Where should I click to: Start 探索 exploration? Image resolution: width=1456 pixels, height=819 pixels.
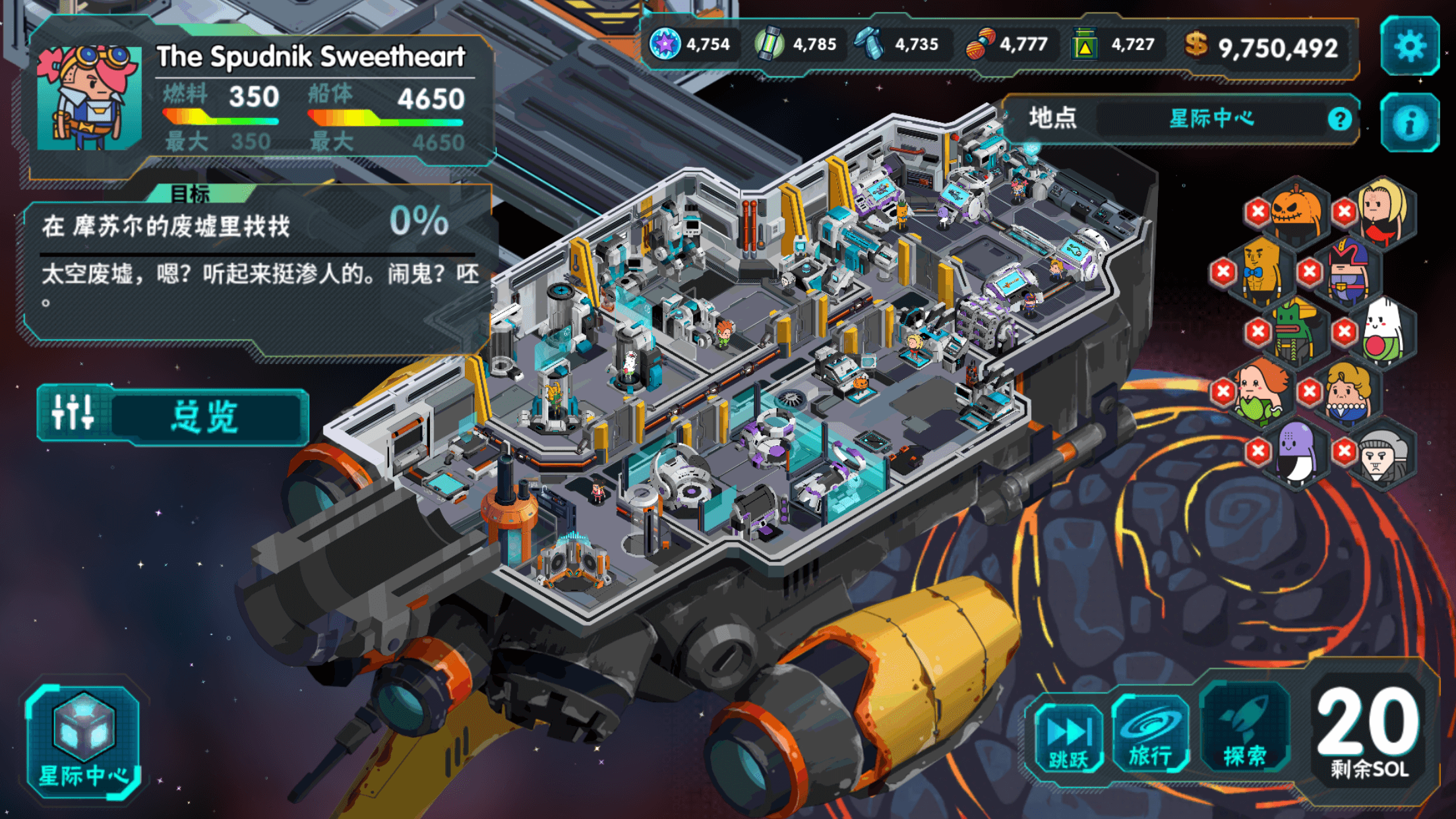pyautogui.click(x=1245, y=732)
